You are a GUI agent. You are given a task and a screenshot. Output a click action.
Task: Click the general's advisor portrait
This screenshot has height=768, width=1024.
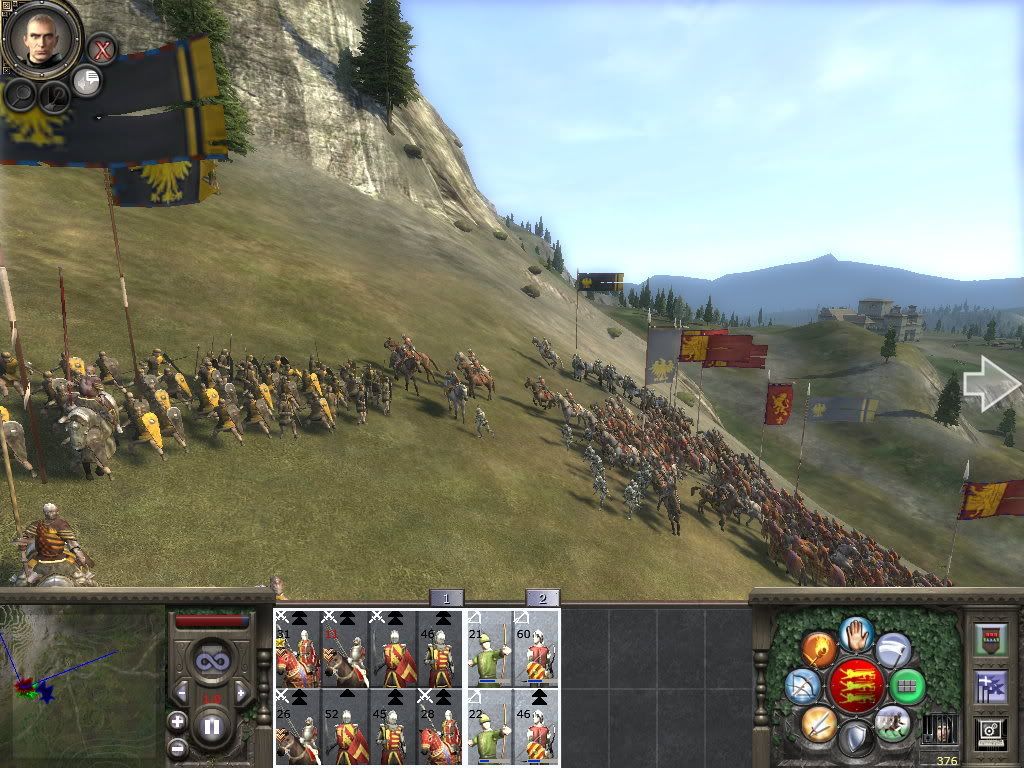pyautogui.click(x=42, y=40)
